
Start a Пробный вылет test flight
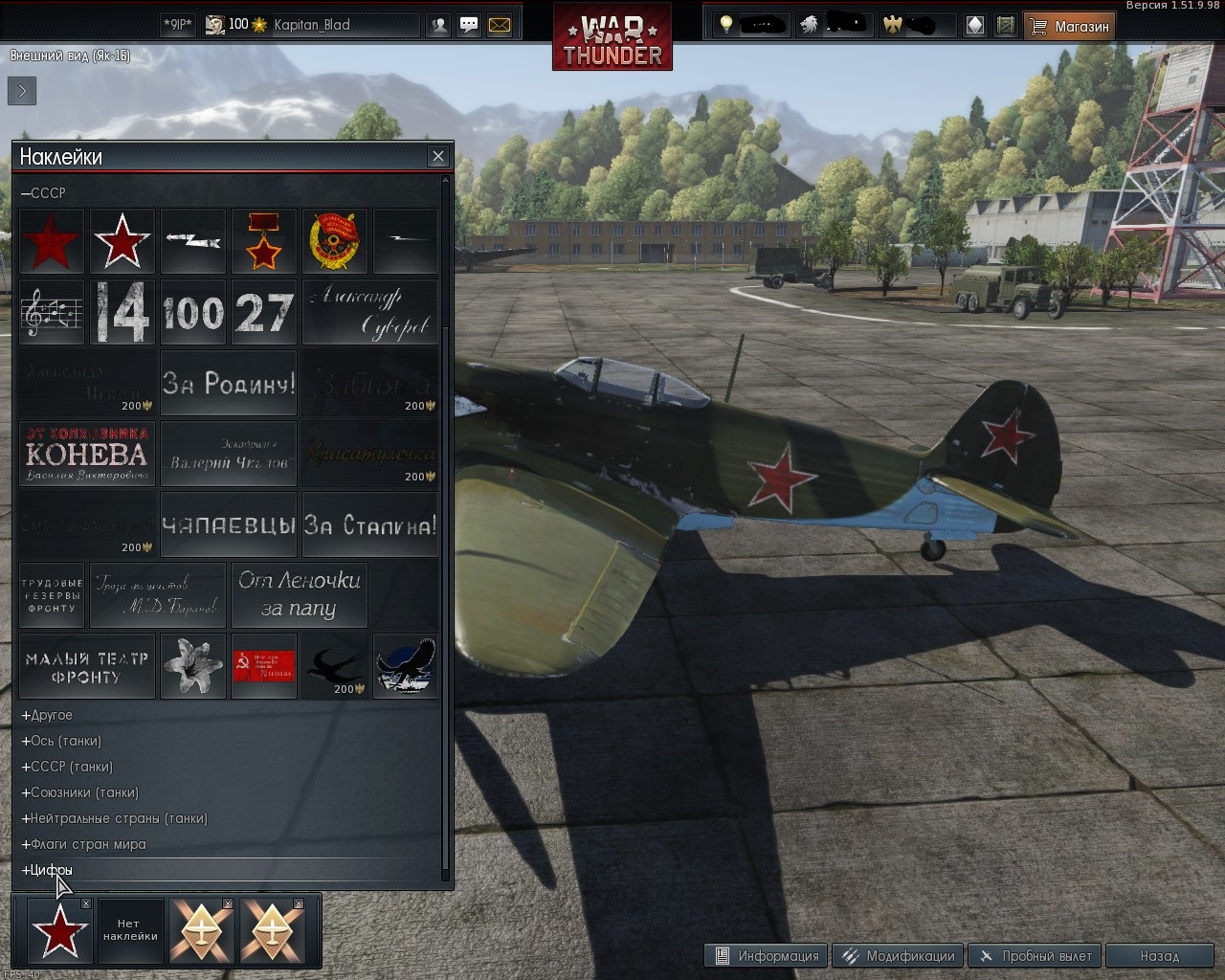point(1036,955)
